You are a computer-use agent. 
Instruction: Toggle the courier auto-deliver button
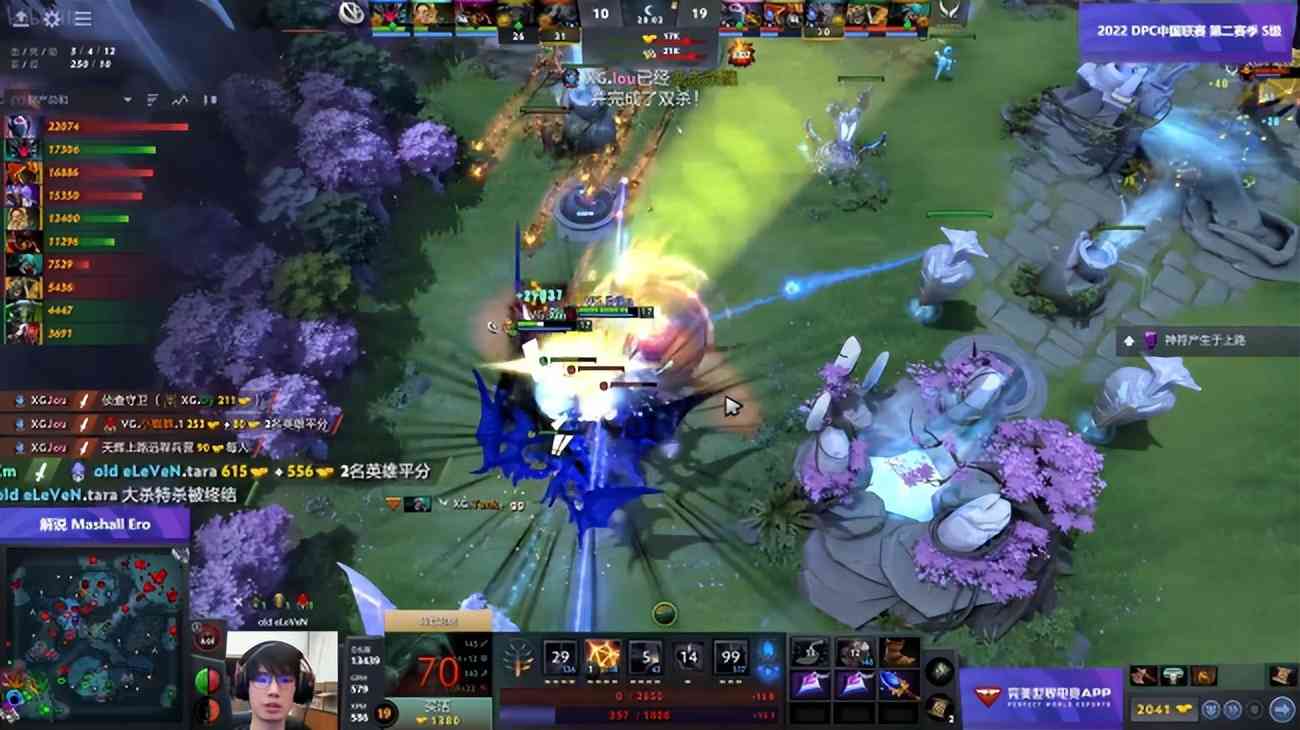[x=1231, y=709]
